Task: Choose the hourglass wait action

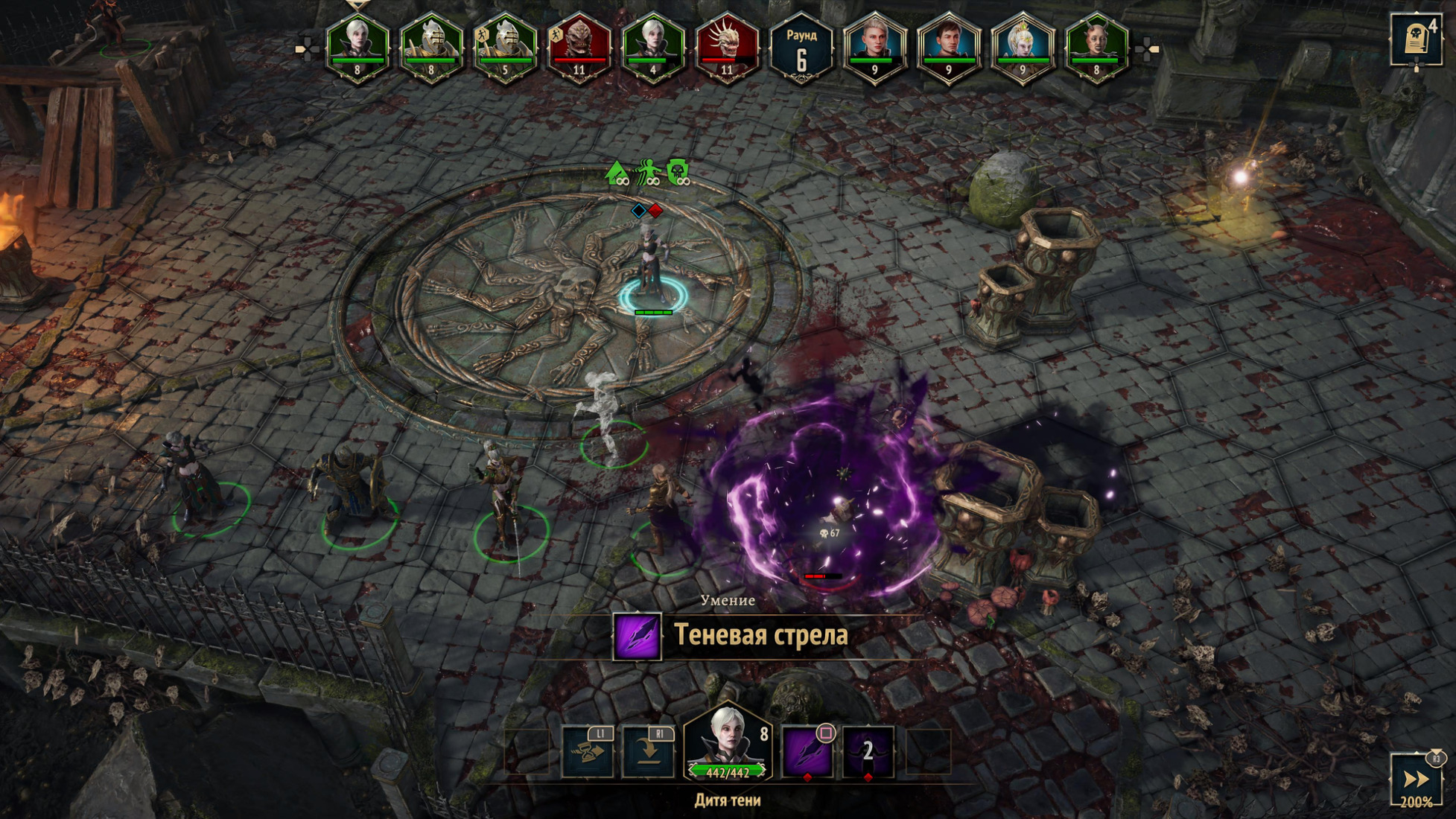Action: 588,752
